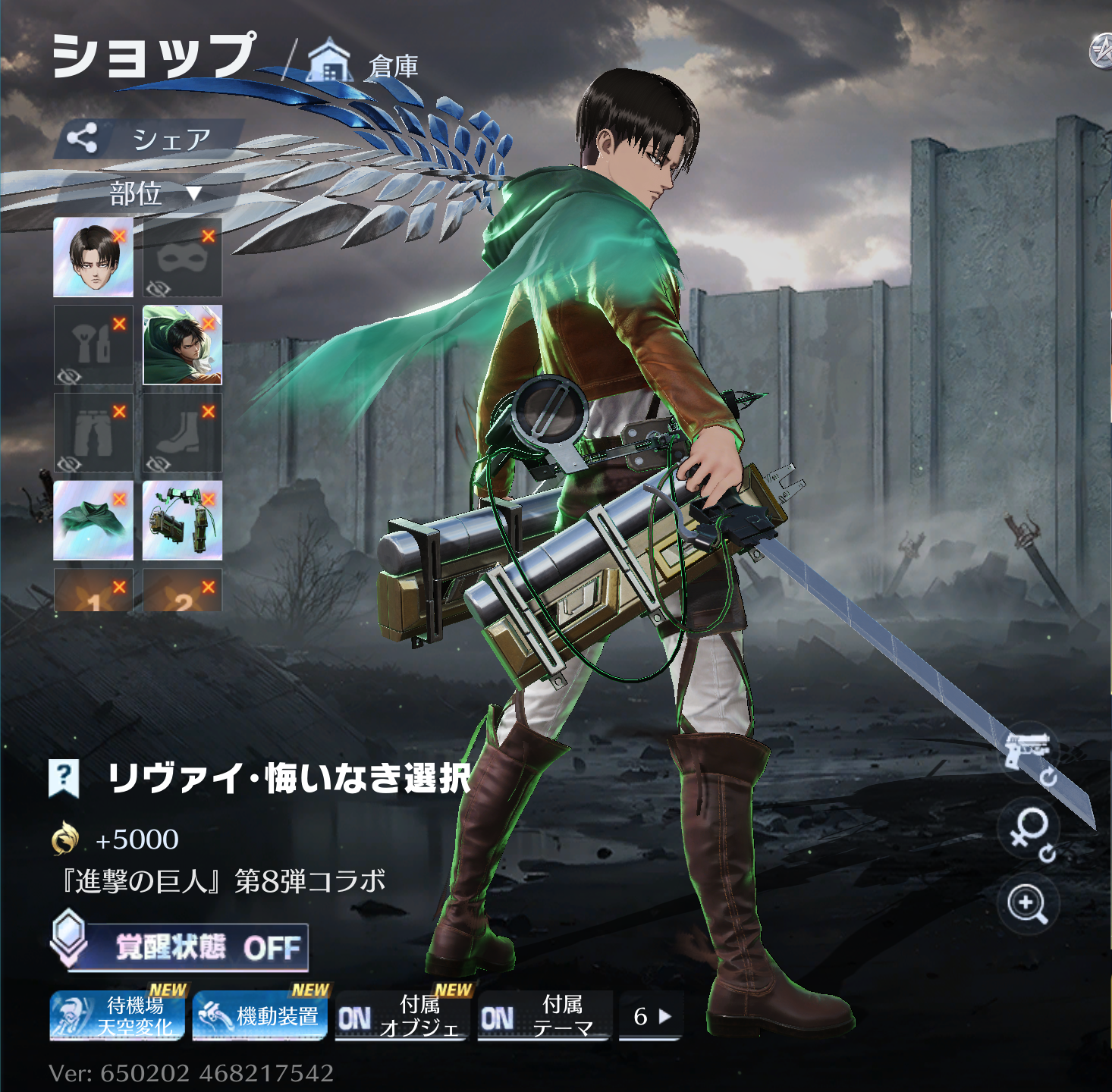Toggle the 付属テーマ ON switch
This screenshot has height=1092, width=1112.
click(544, 1017)
